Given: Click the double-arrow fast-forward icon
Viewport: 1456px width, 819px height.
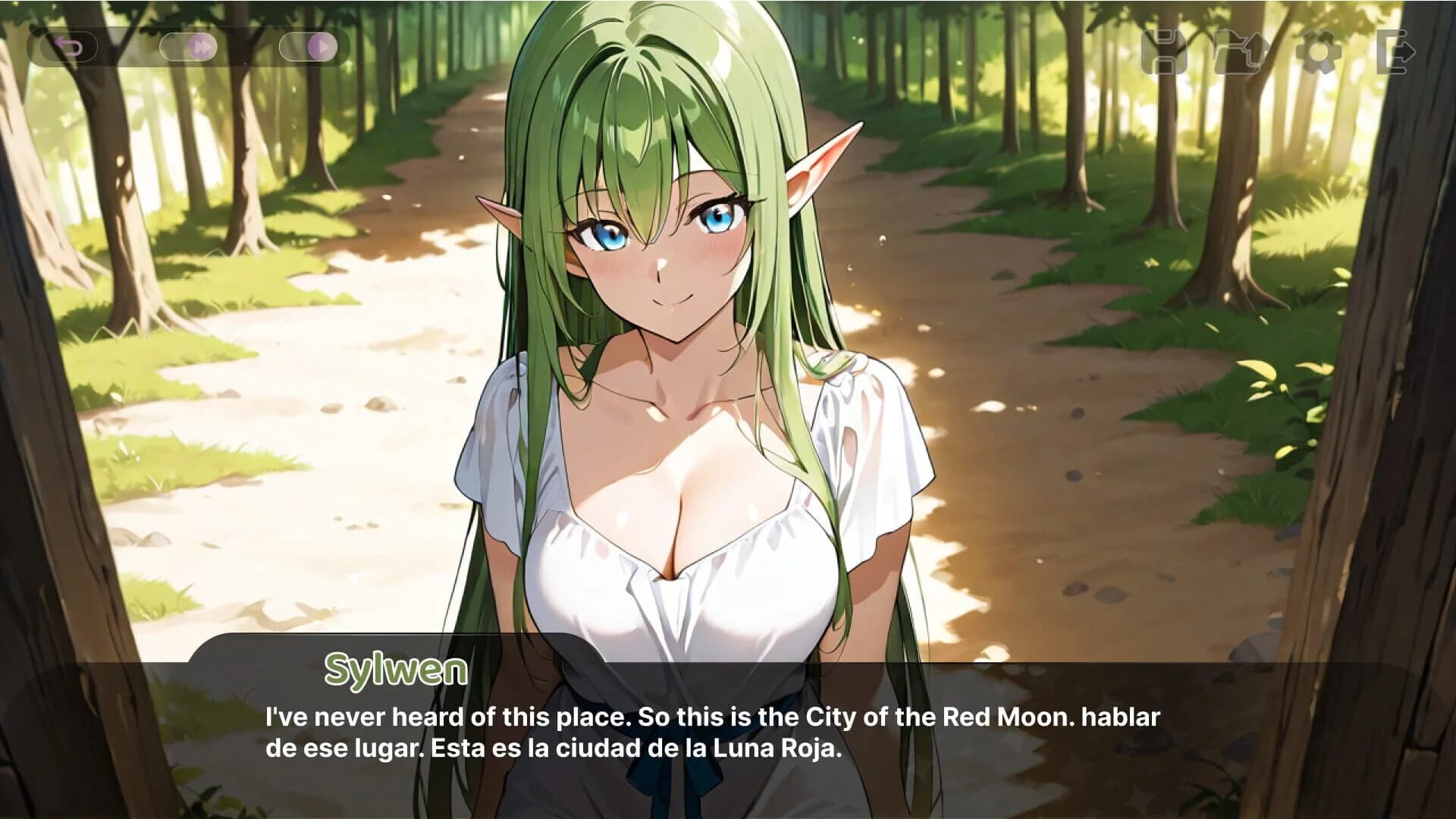Looking at the screenshot, I should tap(202, 47).
